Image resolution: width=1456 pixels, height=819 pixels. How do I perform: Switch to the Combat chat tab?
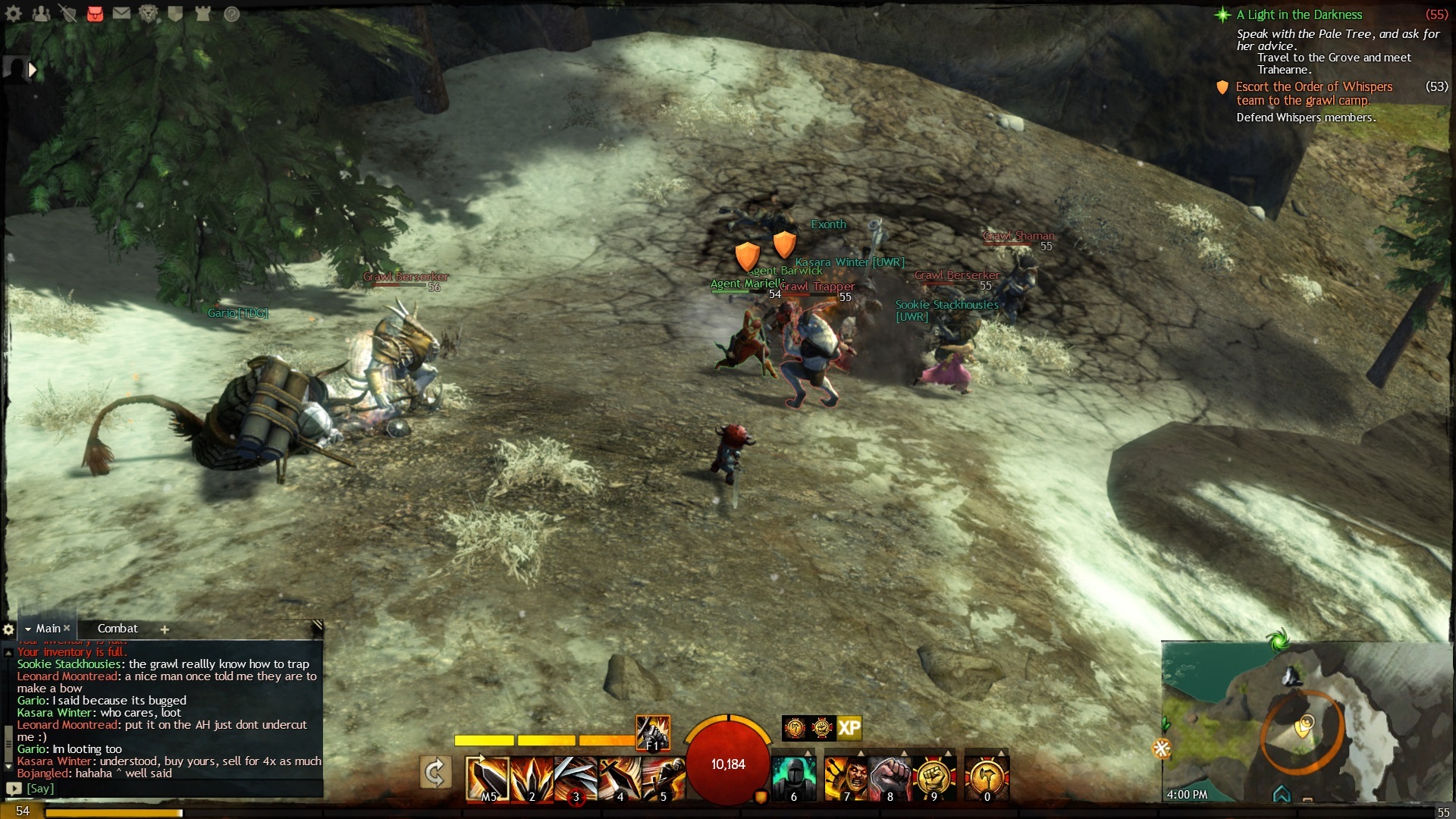118,629
